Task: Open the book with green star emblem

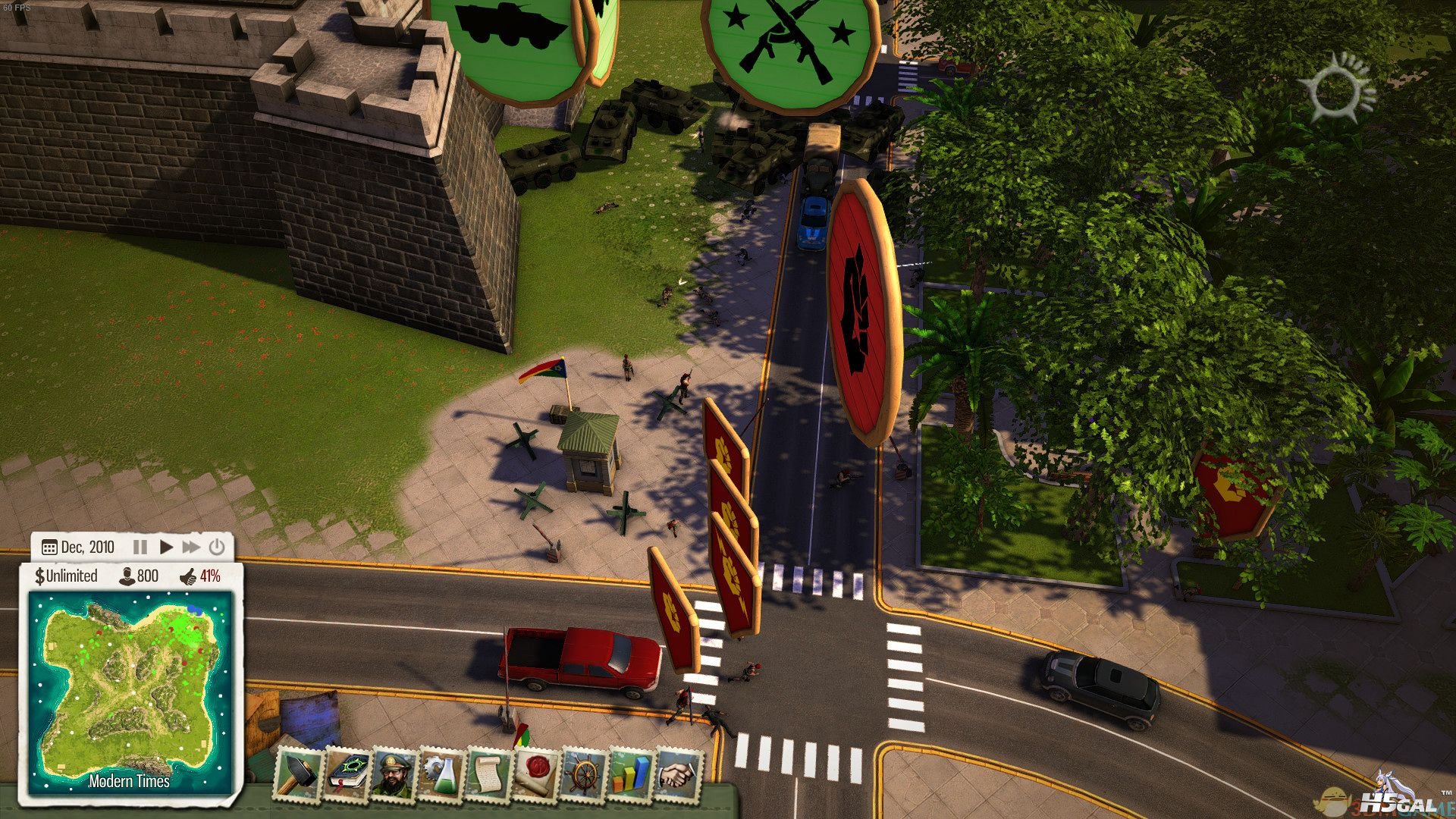Action: tap(347, 773)
